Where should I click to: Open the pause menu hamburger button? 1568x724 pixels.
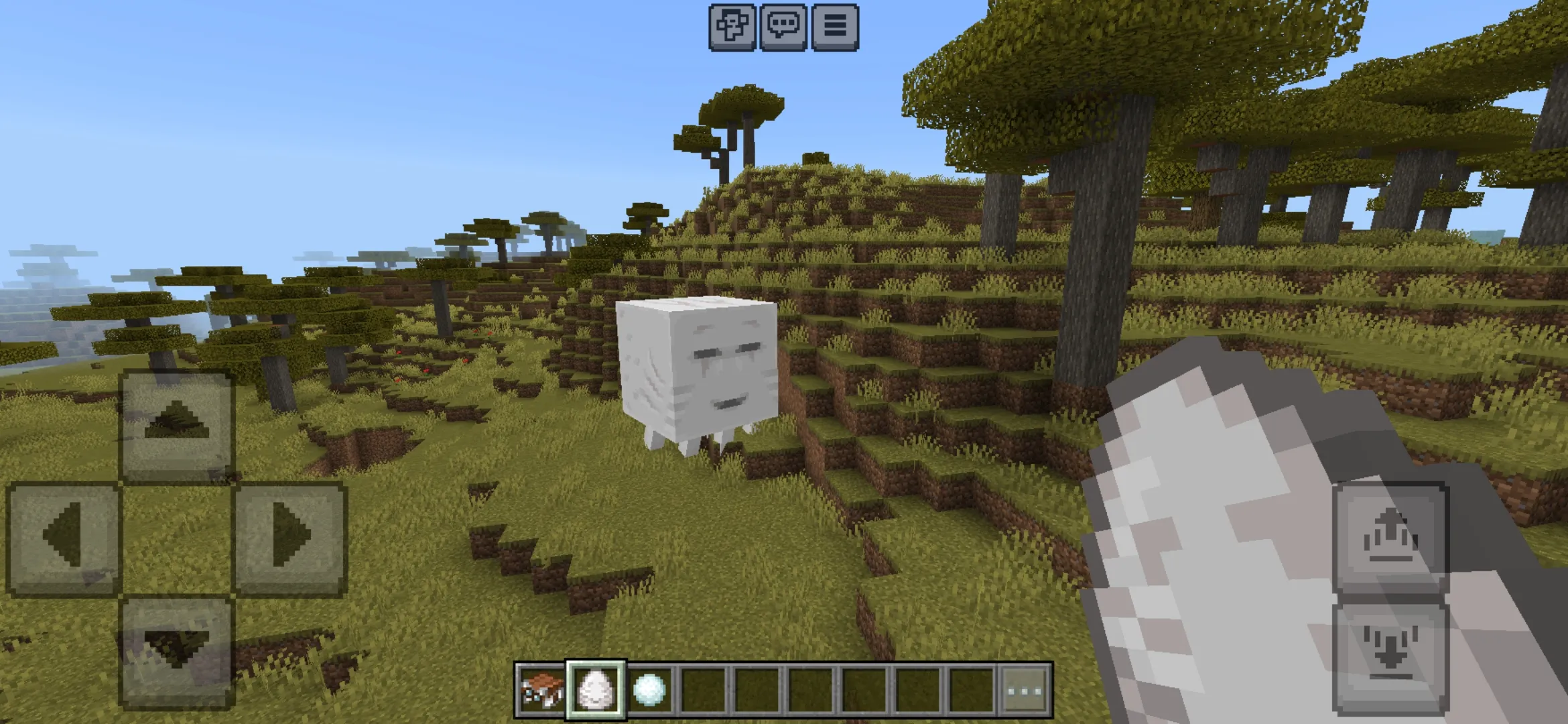pyautogui.click(x=834, y=27)
